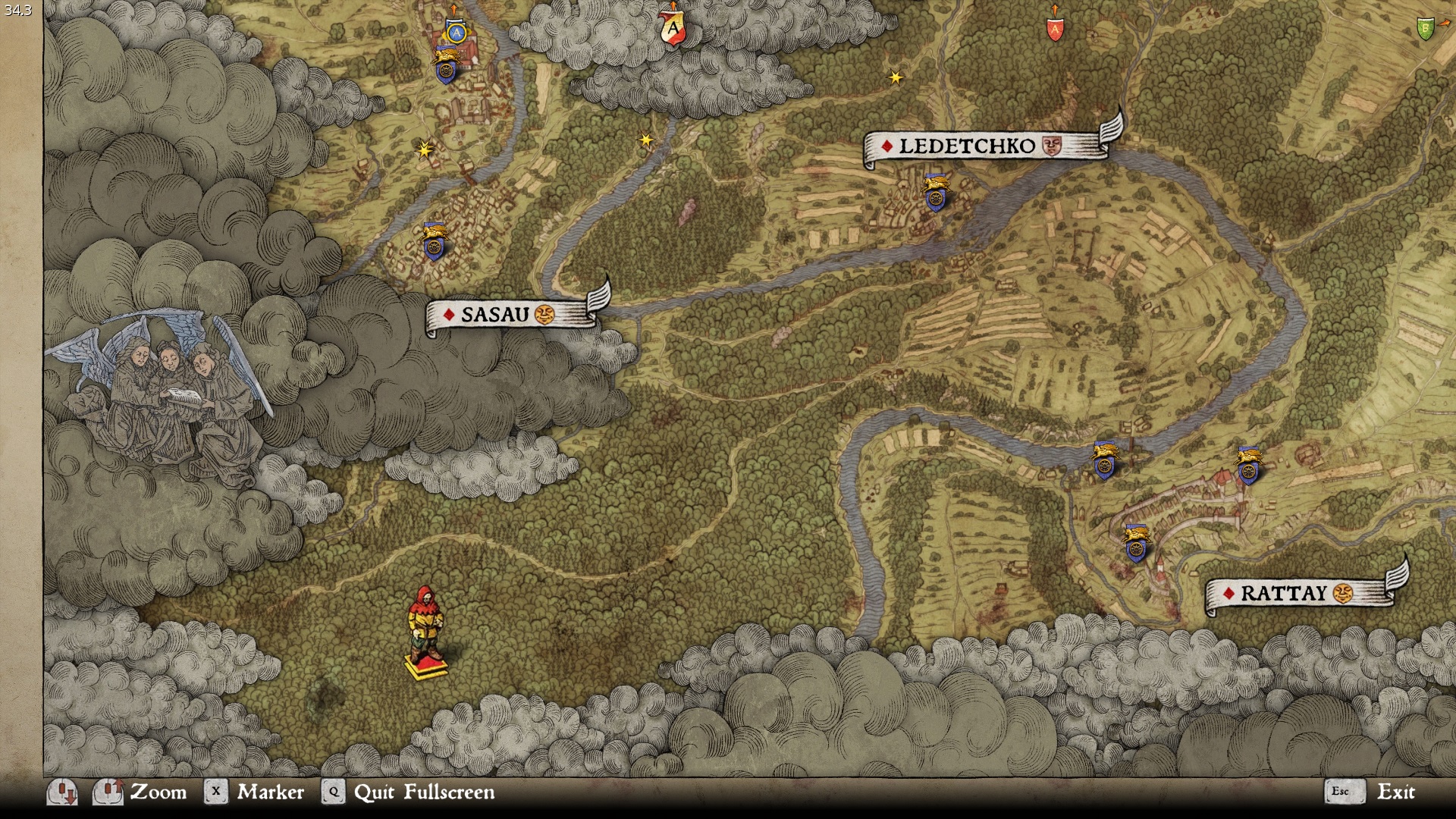
Task: Click the green B quest marker
Action: click(1425, 30)
